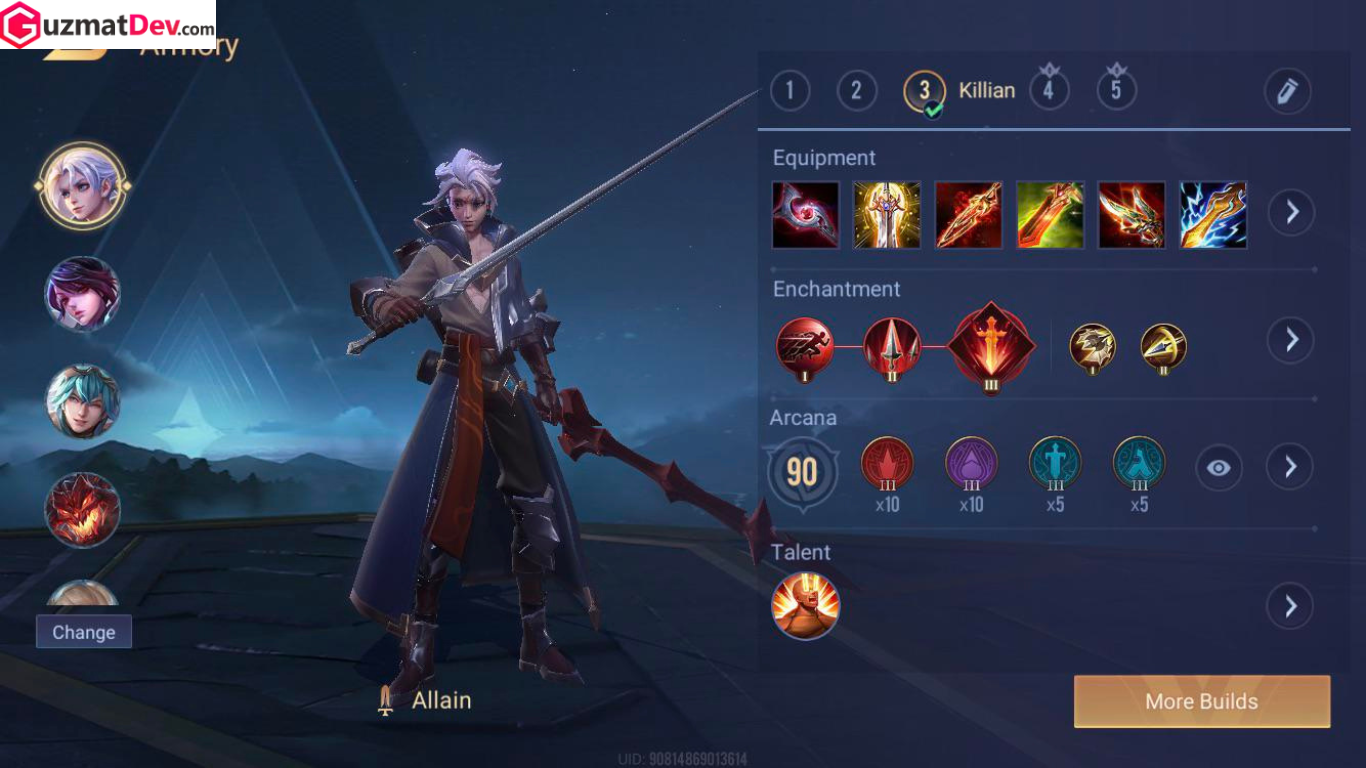
Task: Expand the Enchantment section arrow
Action: (1291, 340)
